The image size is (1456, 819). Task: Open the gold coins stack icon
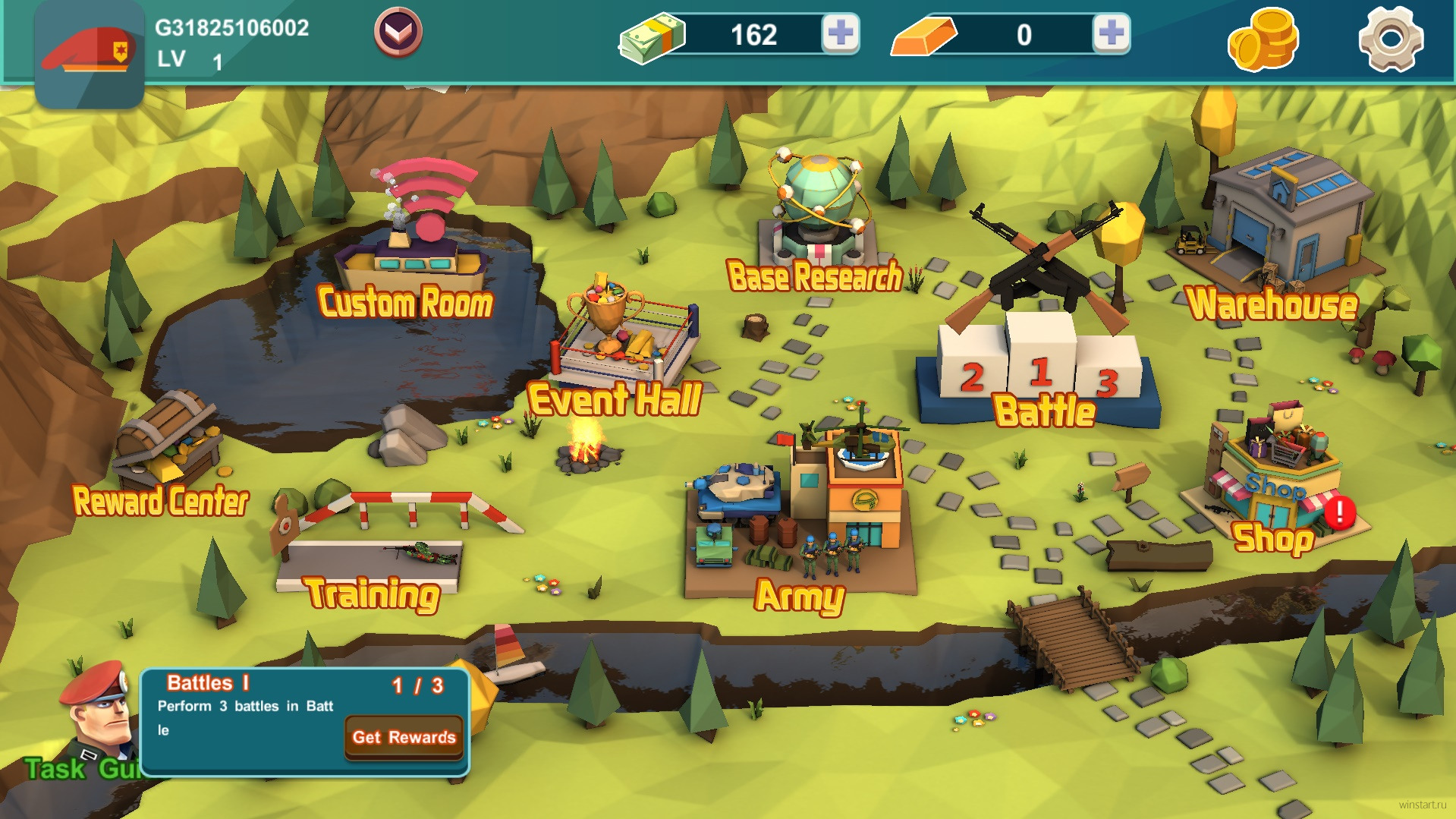pyautogui.click(x=1263, y=39)
